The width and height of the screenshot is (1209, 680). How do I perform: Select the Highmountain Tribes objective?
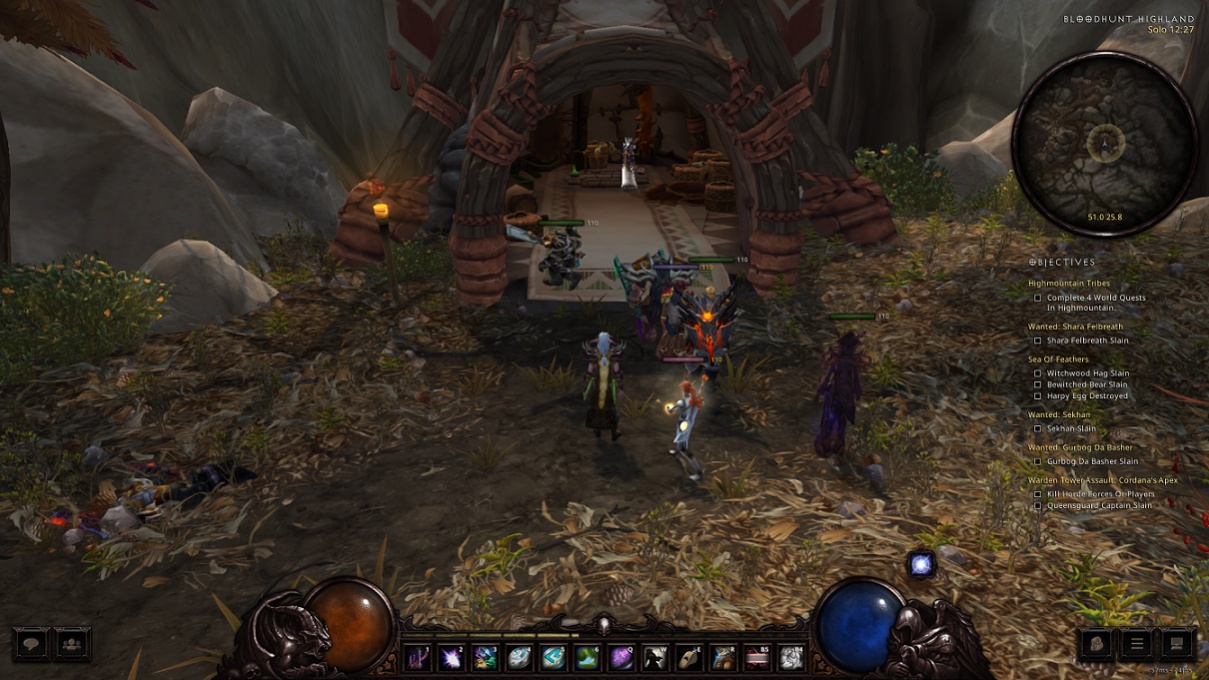point(1069,284)
